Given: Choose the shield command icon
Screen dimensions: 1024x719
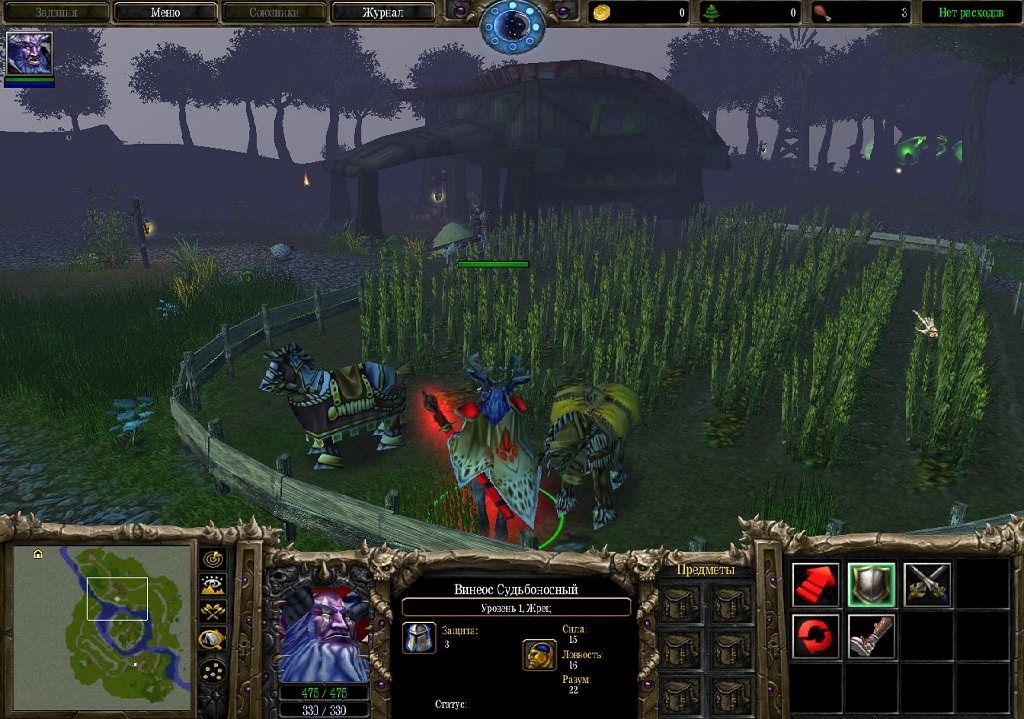Looking at the screenshot, I should point(871,585).
